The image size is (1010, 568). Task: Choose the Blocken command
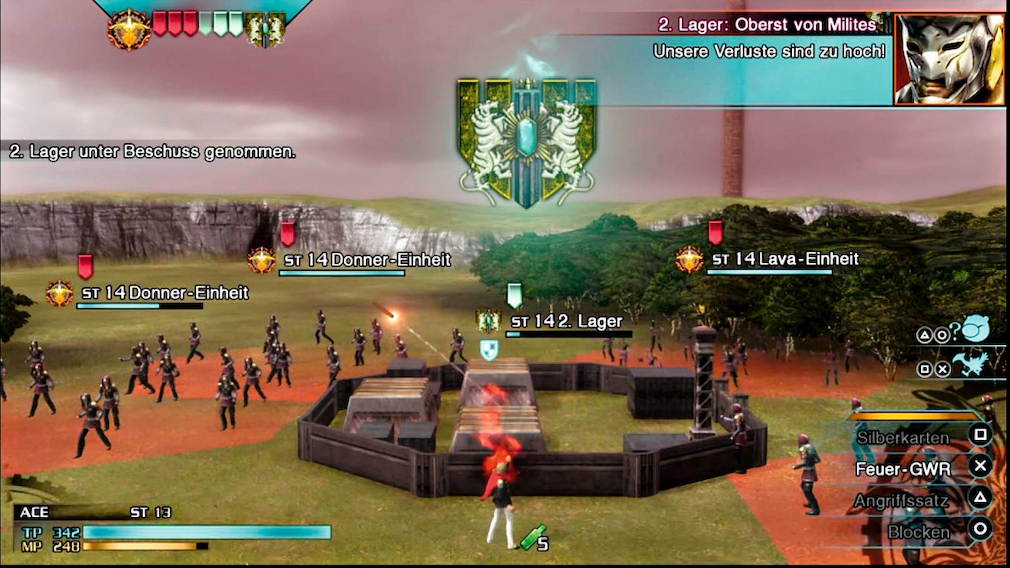point(918,532)
